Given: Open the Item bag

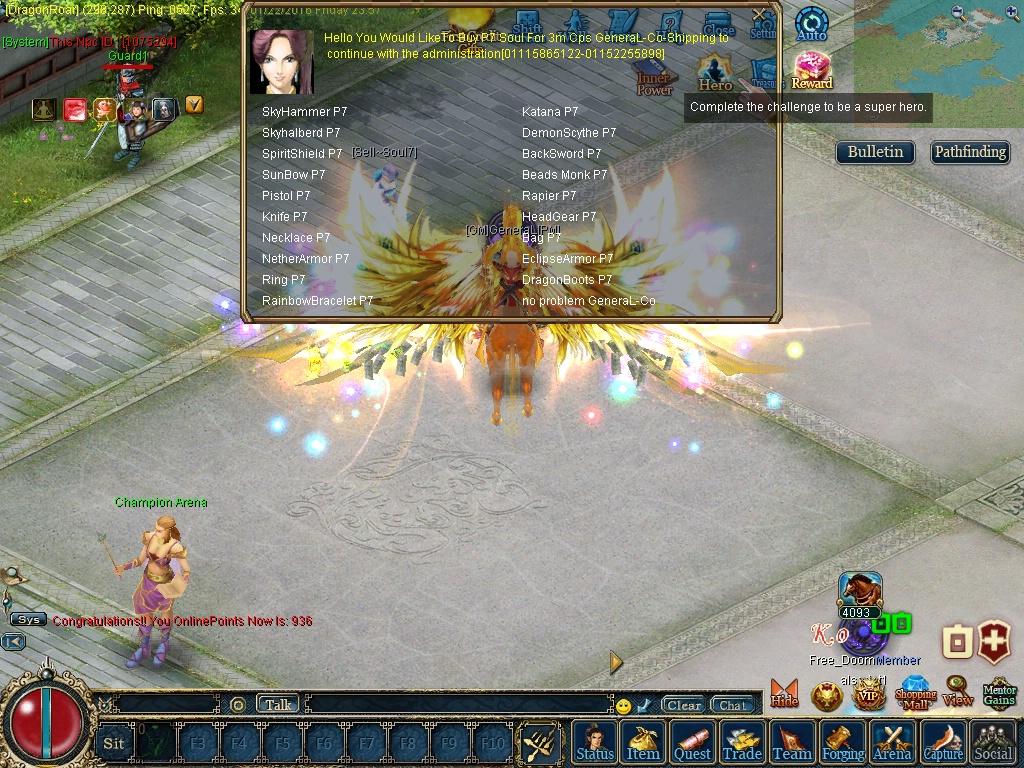Looking at the screenshot, I should (x=643, y=743).
